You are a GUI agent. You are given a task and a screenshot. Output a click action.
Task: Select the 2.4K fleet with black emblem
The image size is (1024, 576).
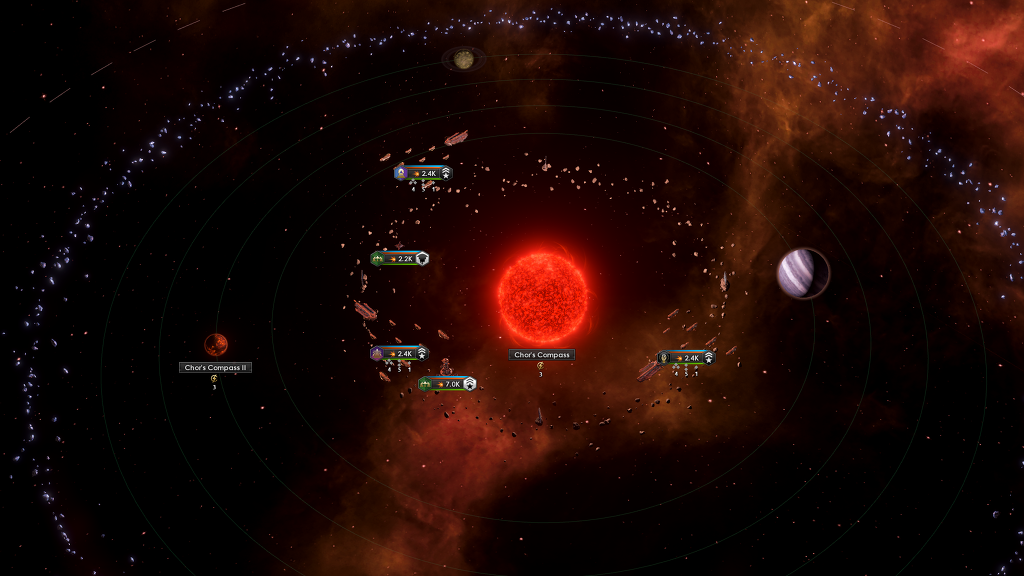click(686, 357)
